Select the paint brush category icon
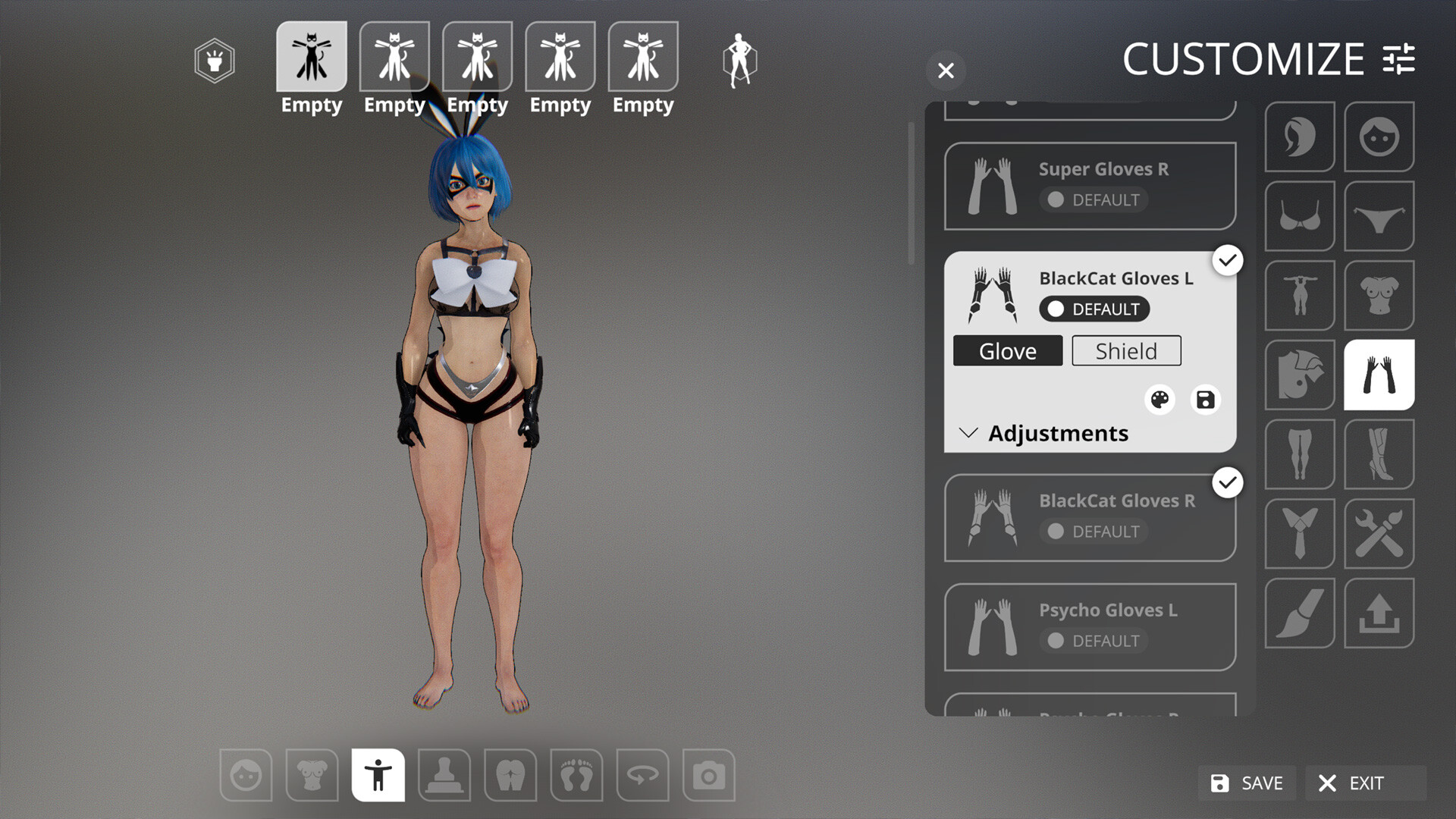 1300,613
